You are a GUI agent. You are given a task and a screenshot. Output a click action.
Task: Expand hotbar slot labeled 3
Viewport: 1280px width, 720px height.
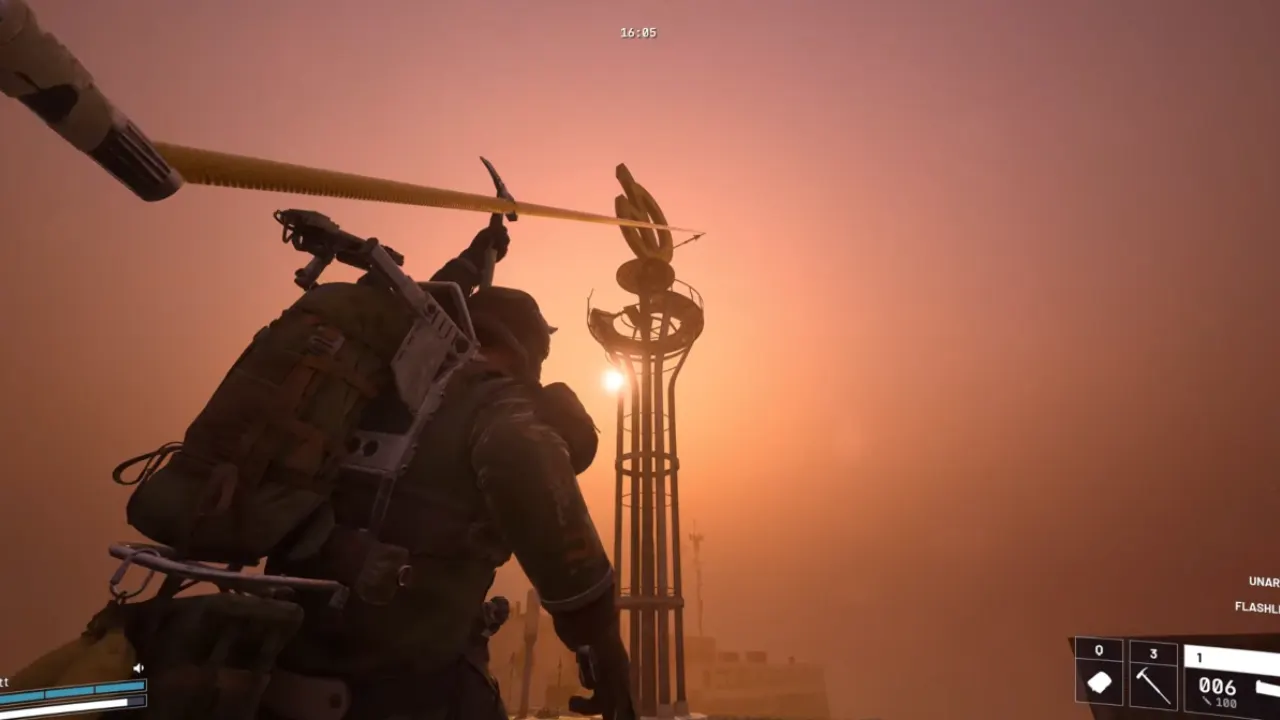1154,654
